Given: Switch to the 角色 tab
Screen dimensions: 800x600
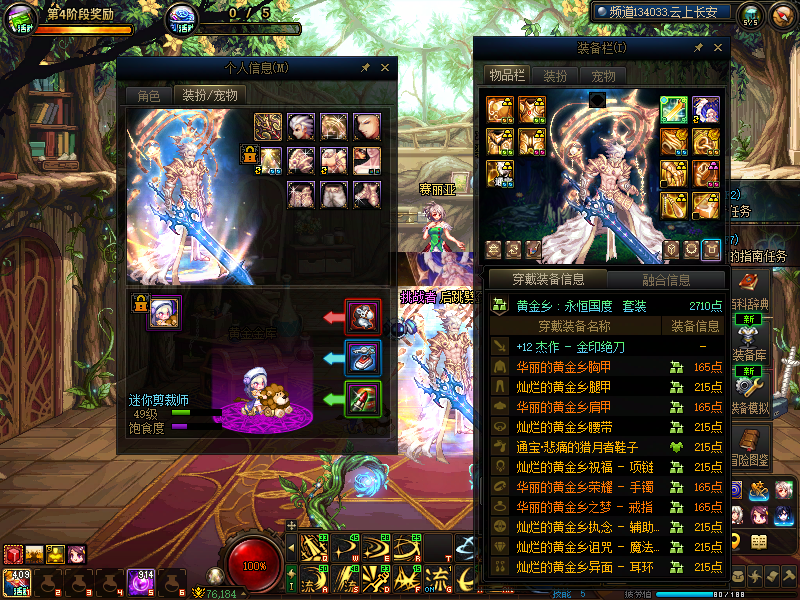Looking at the screenshot, I should click(x=148, y=96).
